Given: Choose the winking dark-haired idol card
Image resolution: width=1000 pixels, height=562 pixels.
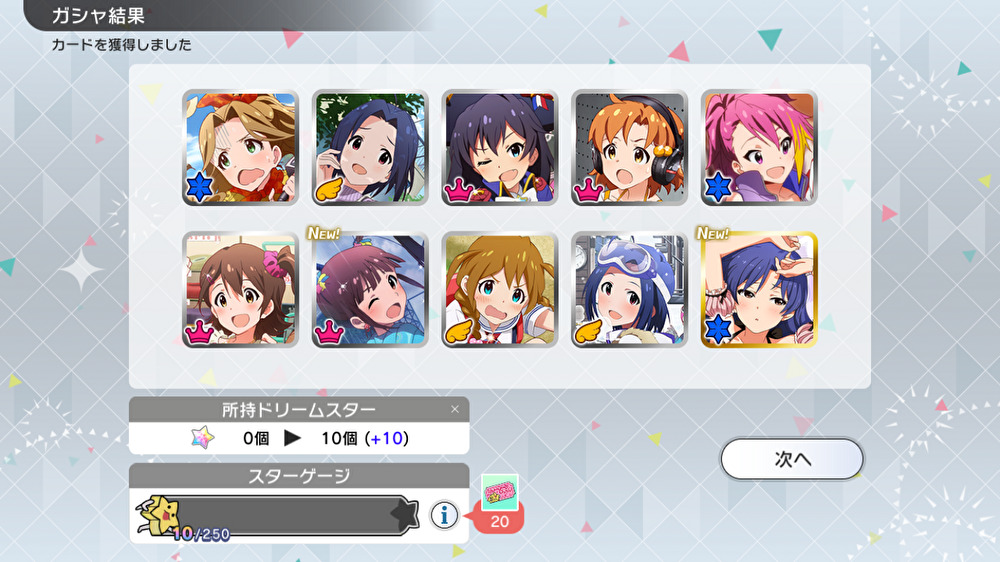Looking at the screenshot, I should point(500,148).
